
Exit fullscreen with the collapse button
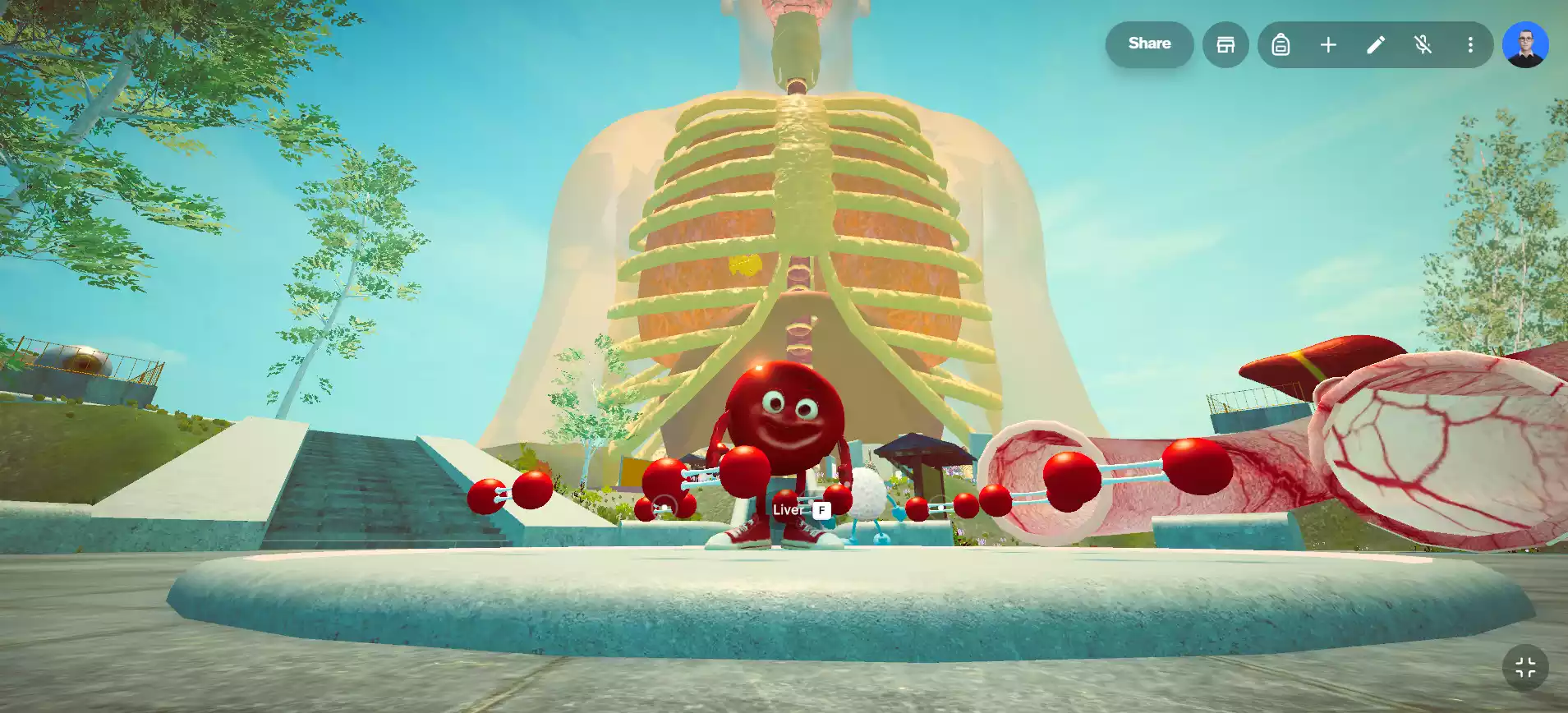[x=1525, y=668]
